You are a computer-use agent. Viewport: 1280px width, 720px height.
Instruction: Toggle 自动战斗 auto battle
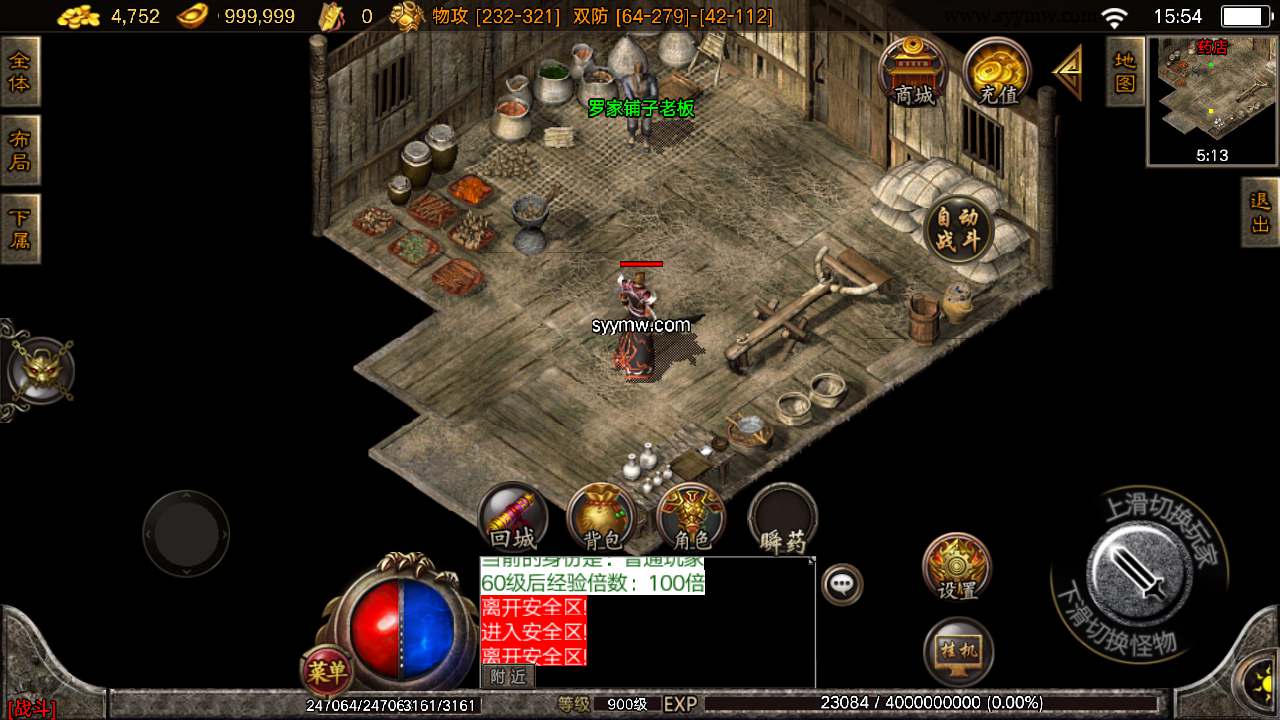tap(959, 229)
